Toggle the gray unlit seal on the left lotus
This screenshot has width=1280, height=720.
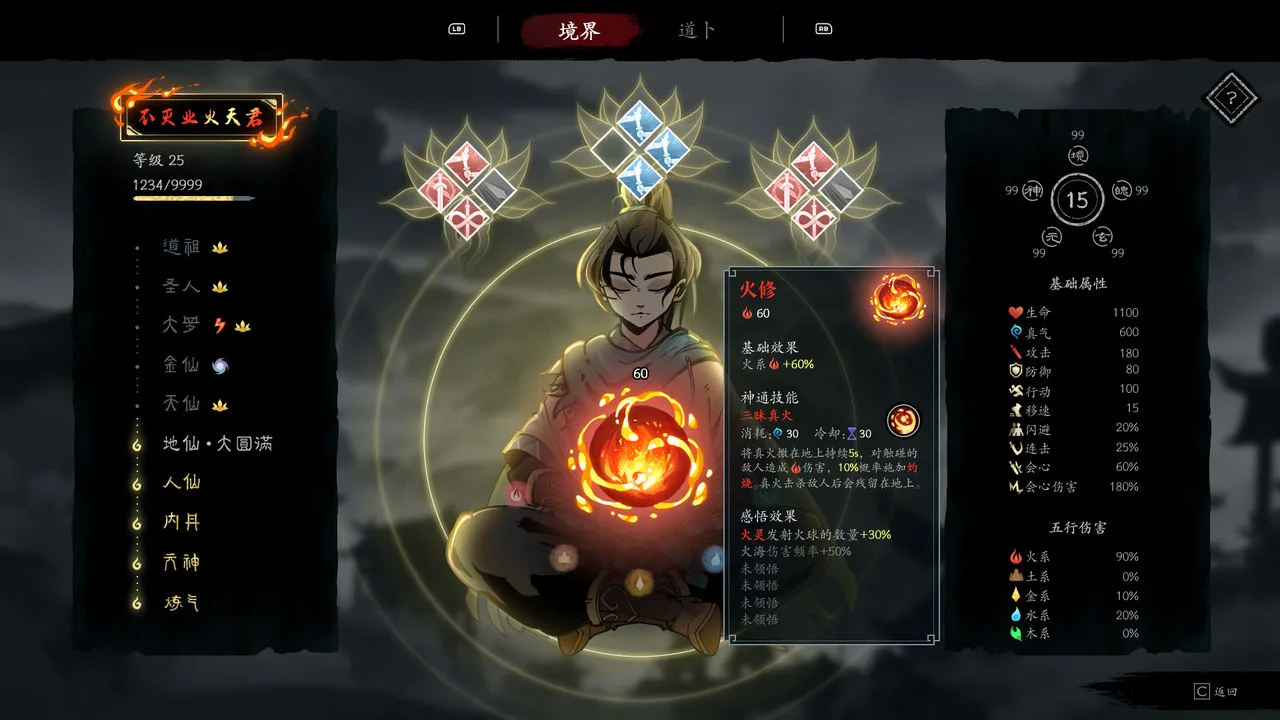coord(493,189)
